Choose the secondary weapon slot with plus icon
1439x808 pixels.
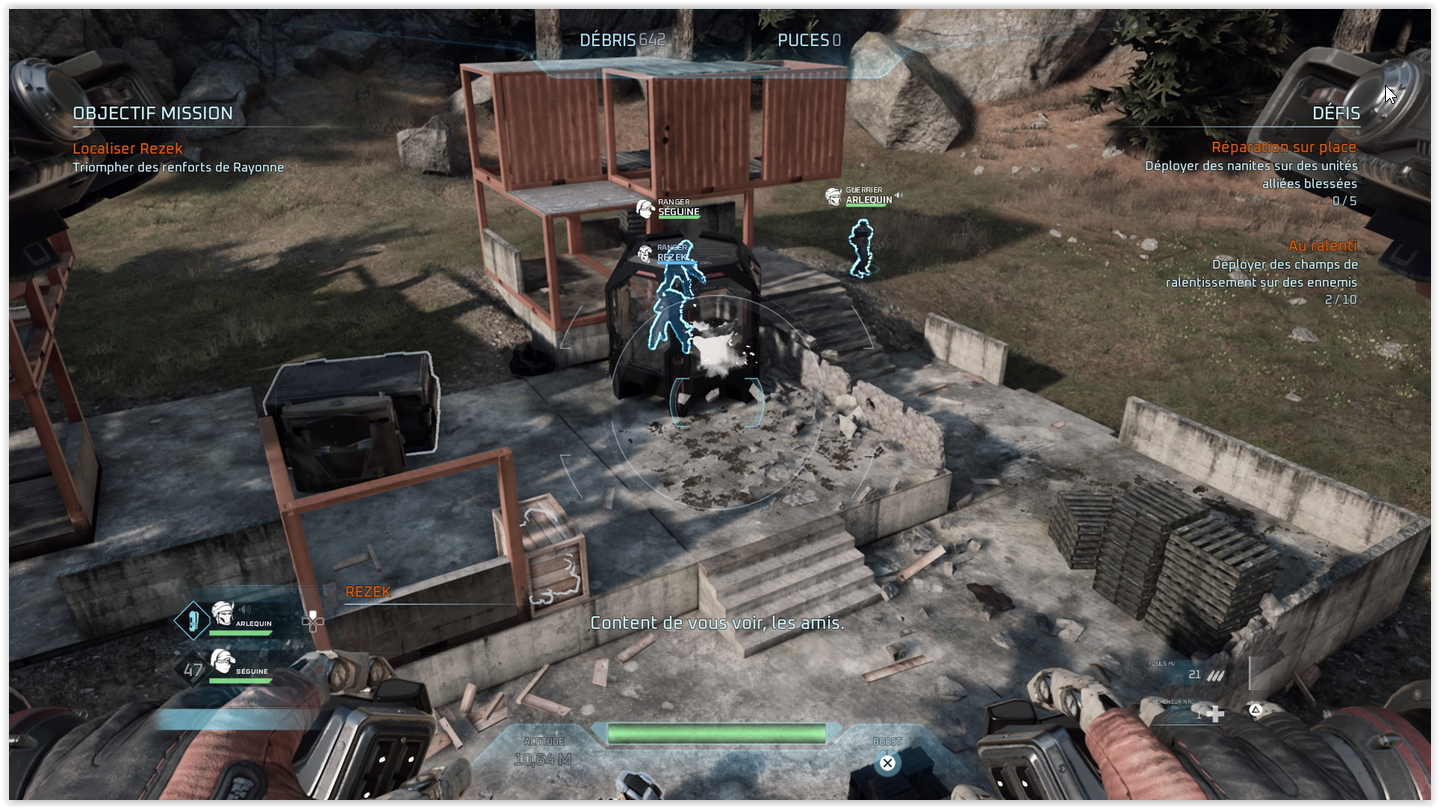tap(1213, 713)
